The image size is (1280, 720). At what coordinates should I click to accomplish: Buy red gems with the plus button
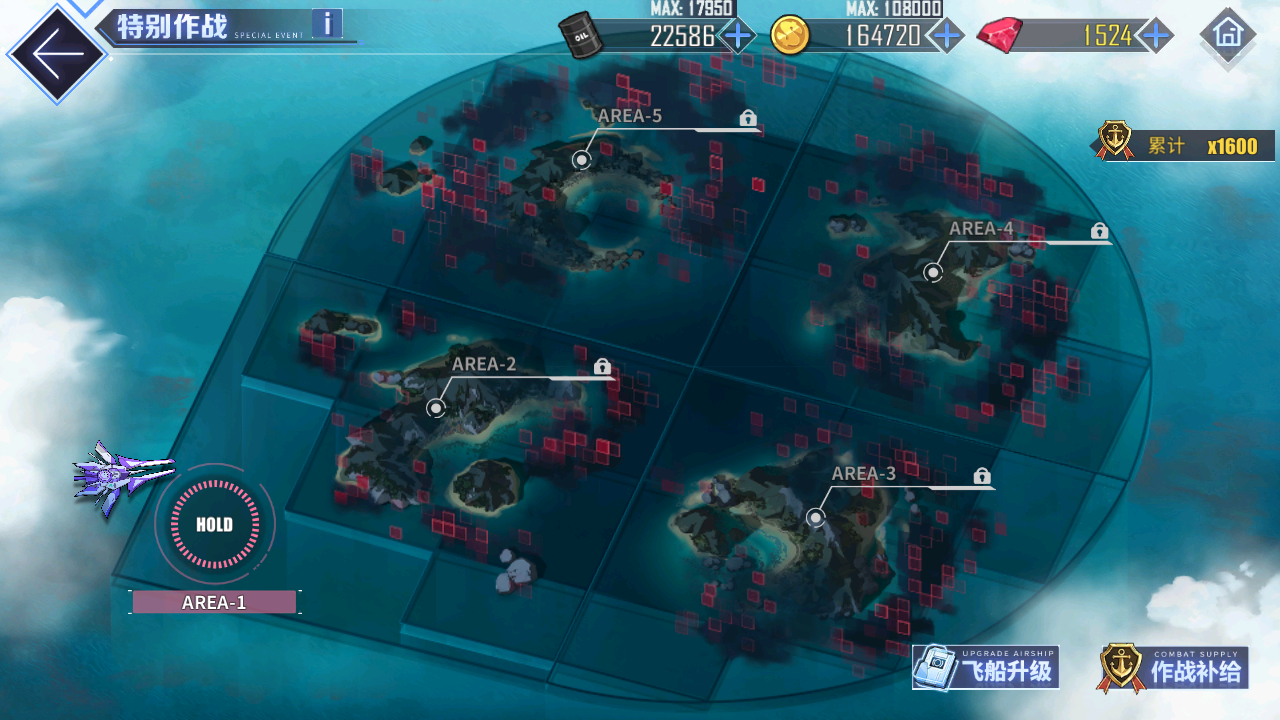[x=1156, y=36]
